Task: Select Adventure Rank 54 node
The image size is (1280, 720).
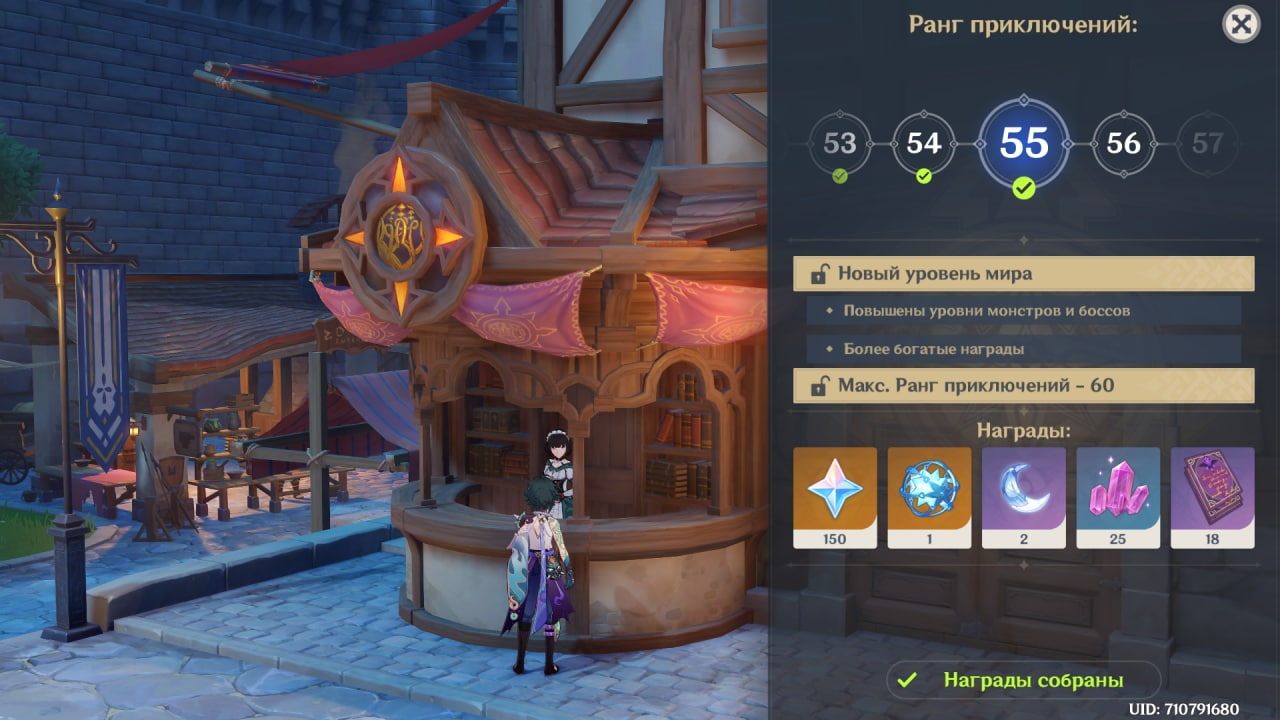Action: [923, 144]
